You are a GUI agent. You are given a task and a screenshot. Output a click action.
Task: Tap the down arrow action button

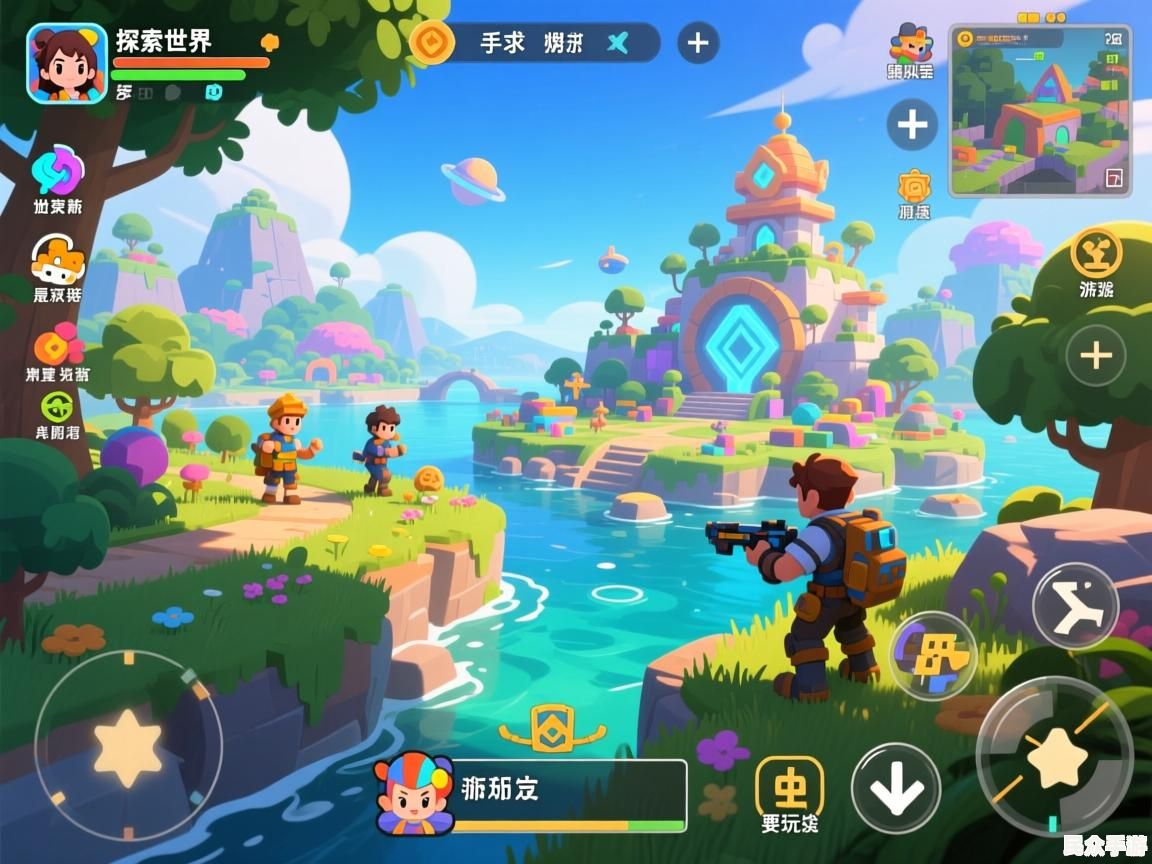[895, 789]
